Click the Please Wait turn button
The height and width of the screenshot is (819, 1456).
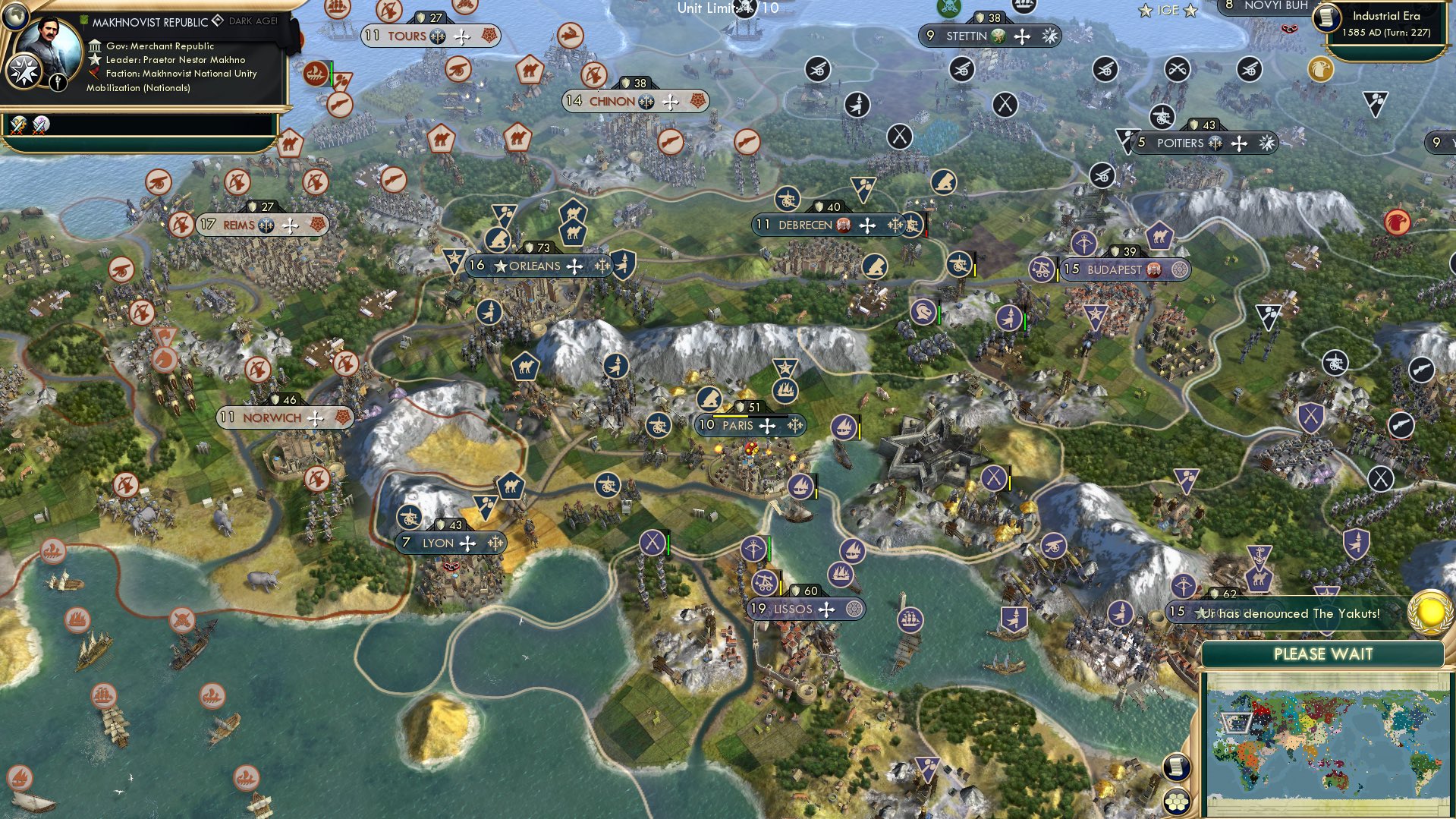point(1323,653)
